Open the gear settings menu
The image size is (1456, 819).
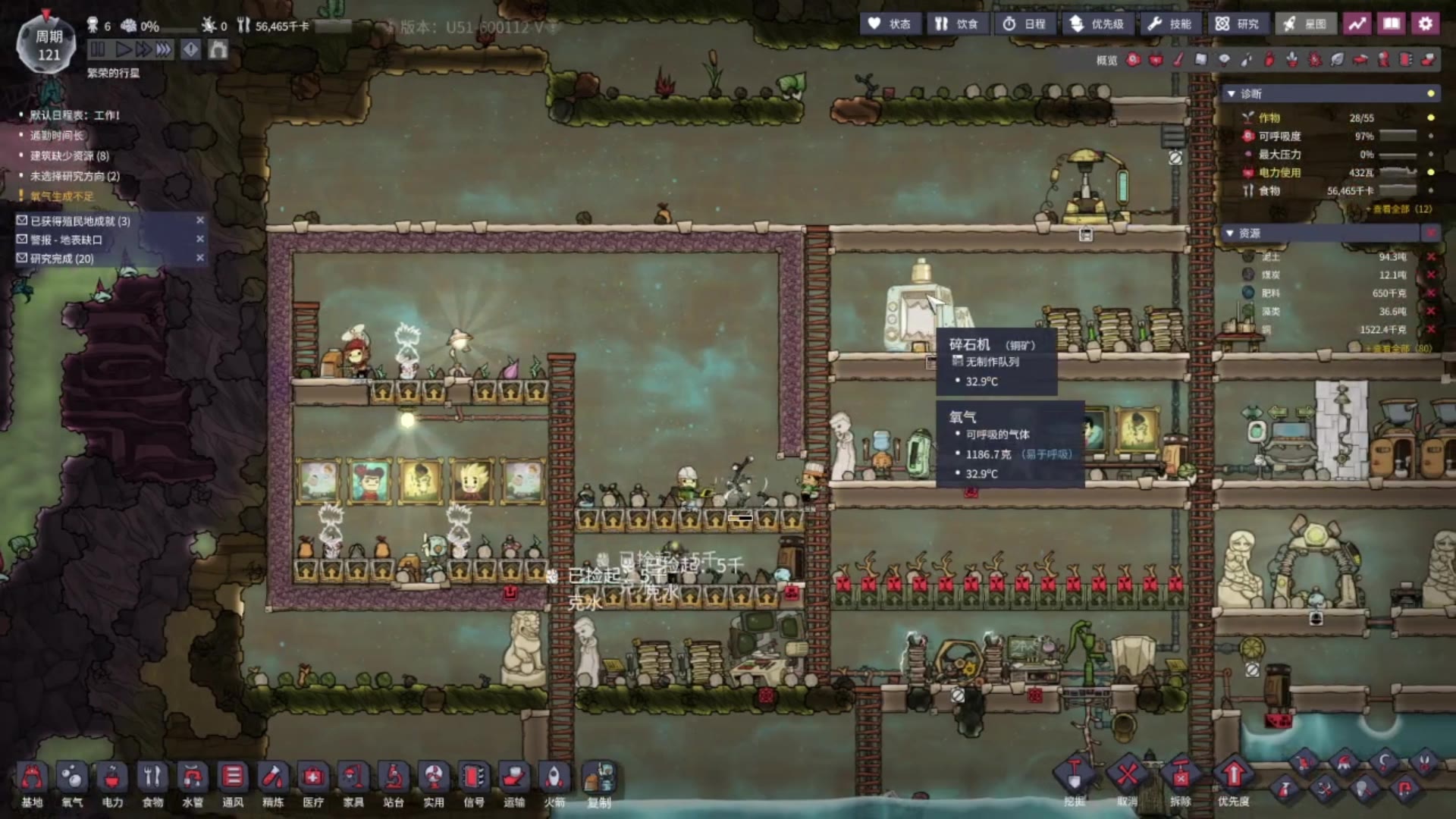click(x=1425, y=24)
